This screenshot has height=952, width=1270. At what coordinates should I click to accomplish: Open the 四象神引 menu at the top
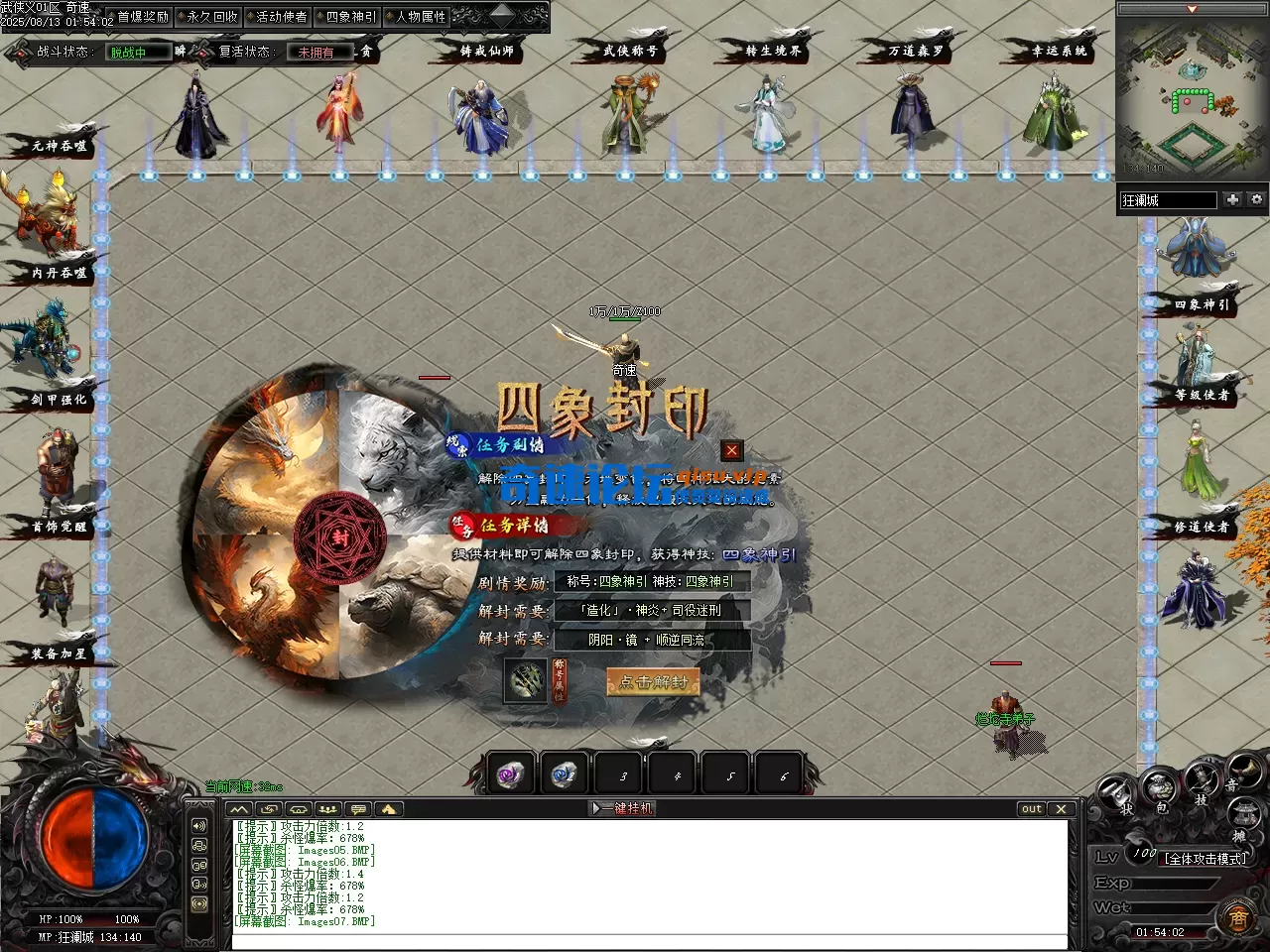[x=349, y=15]
